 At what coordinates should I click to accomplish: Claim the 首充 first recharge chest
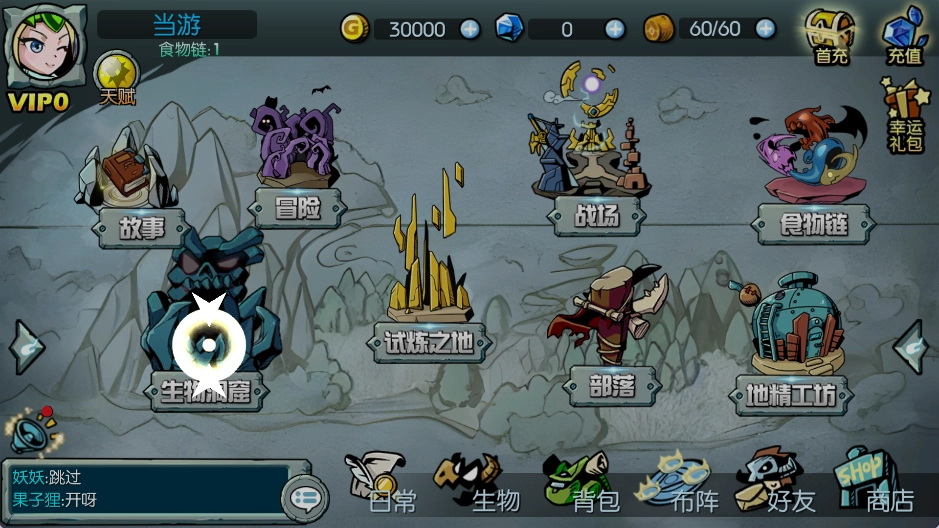[831, 37]
